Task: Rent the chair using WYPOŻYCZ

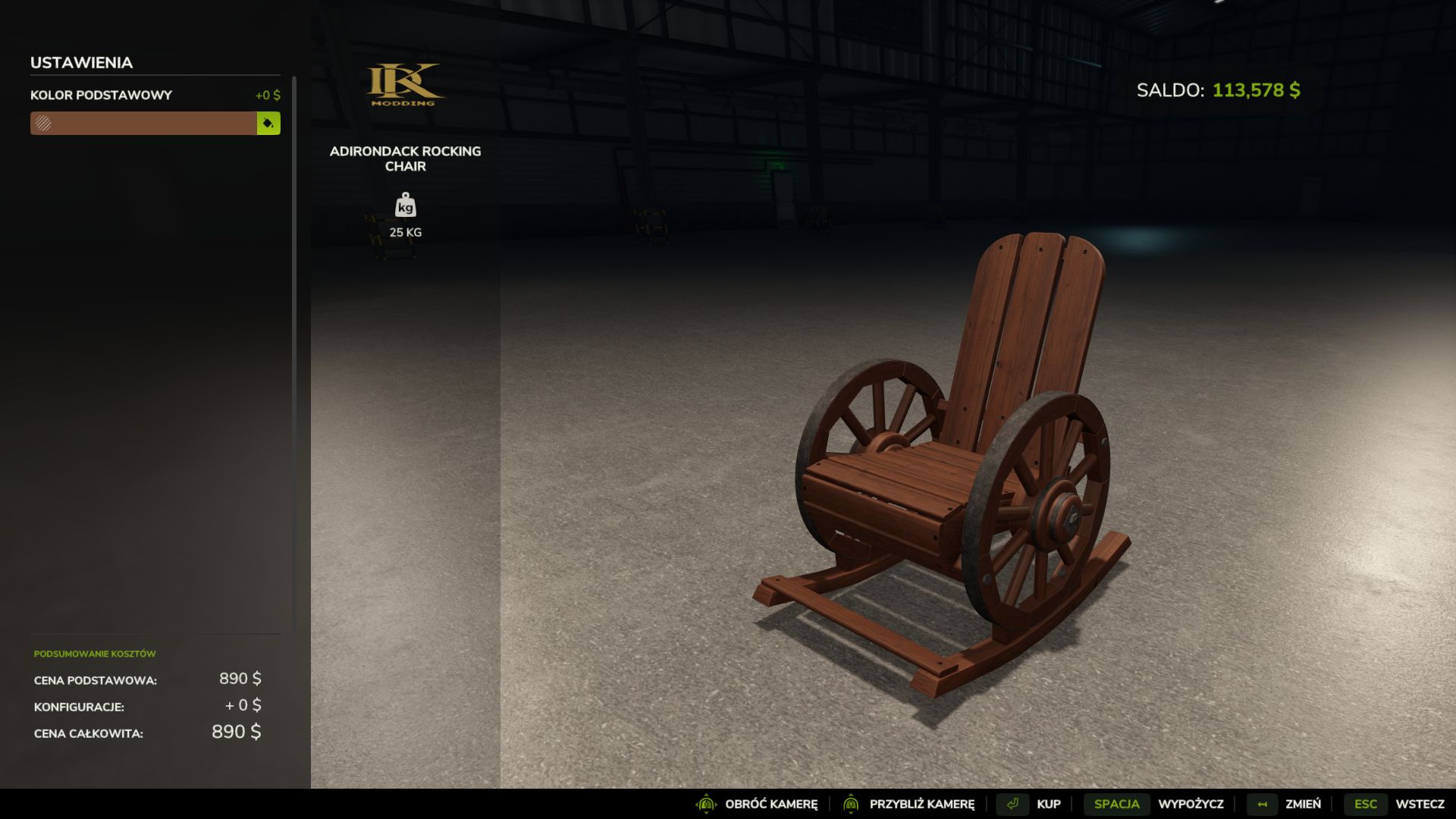Action: click(x=1191, y=803)
